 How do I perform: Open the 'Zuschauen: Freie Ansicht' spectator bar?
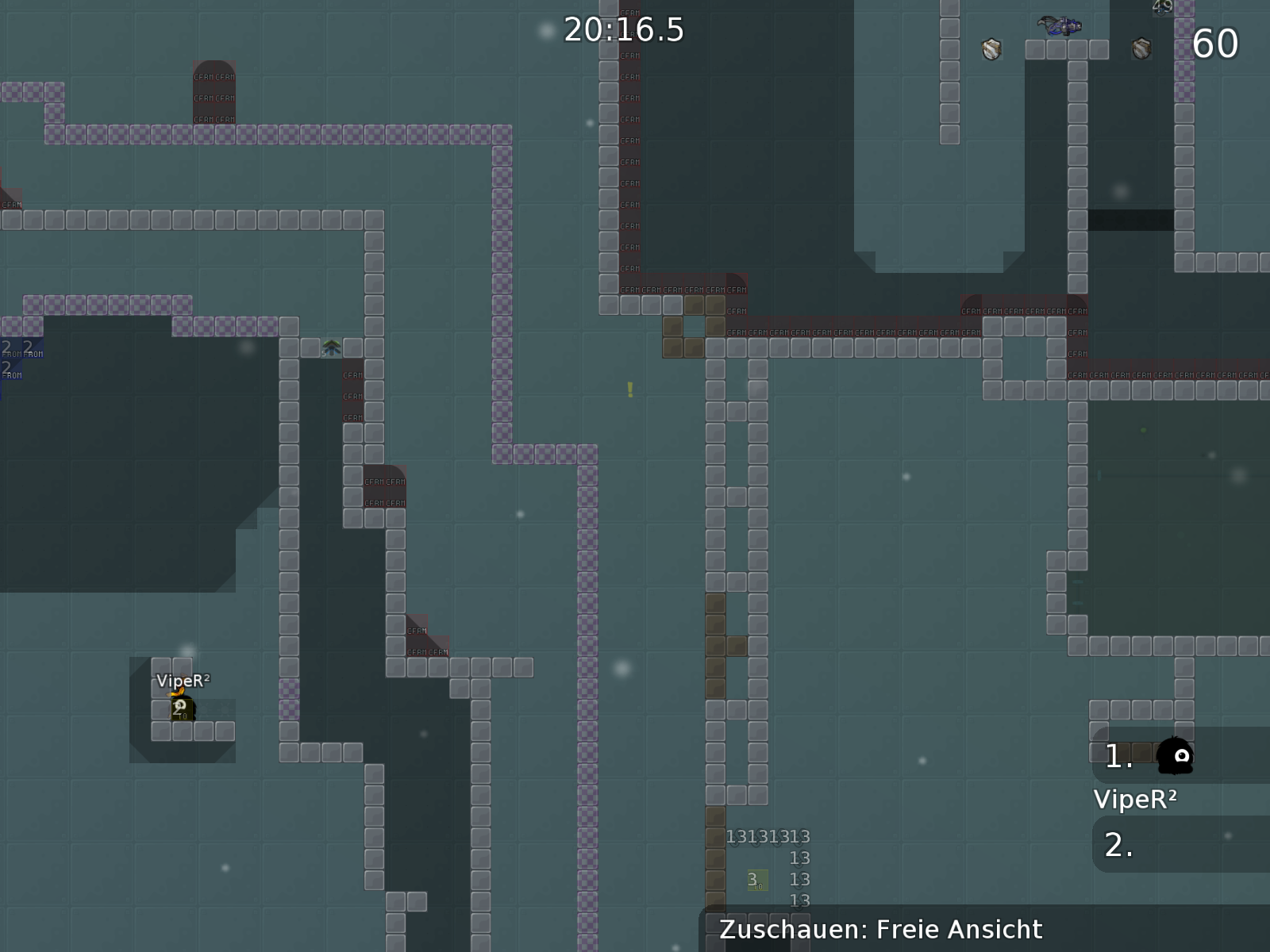coord(881,929)
